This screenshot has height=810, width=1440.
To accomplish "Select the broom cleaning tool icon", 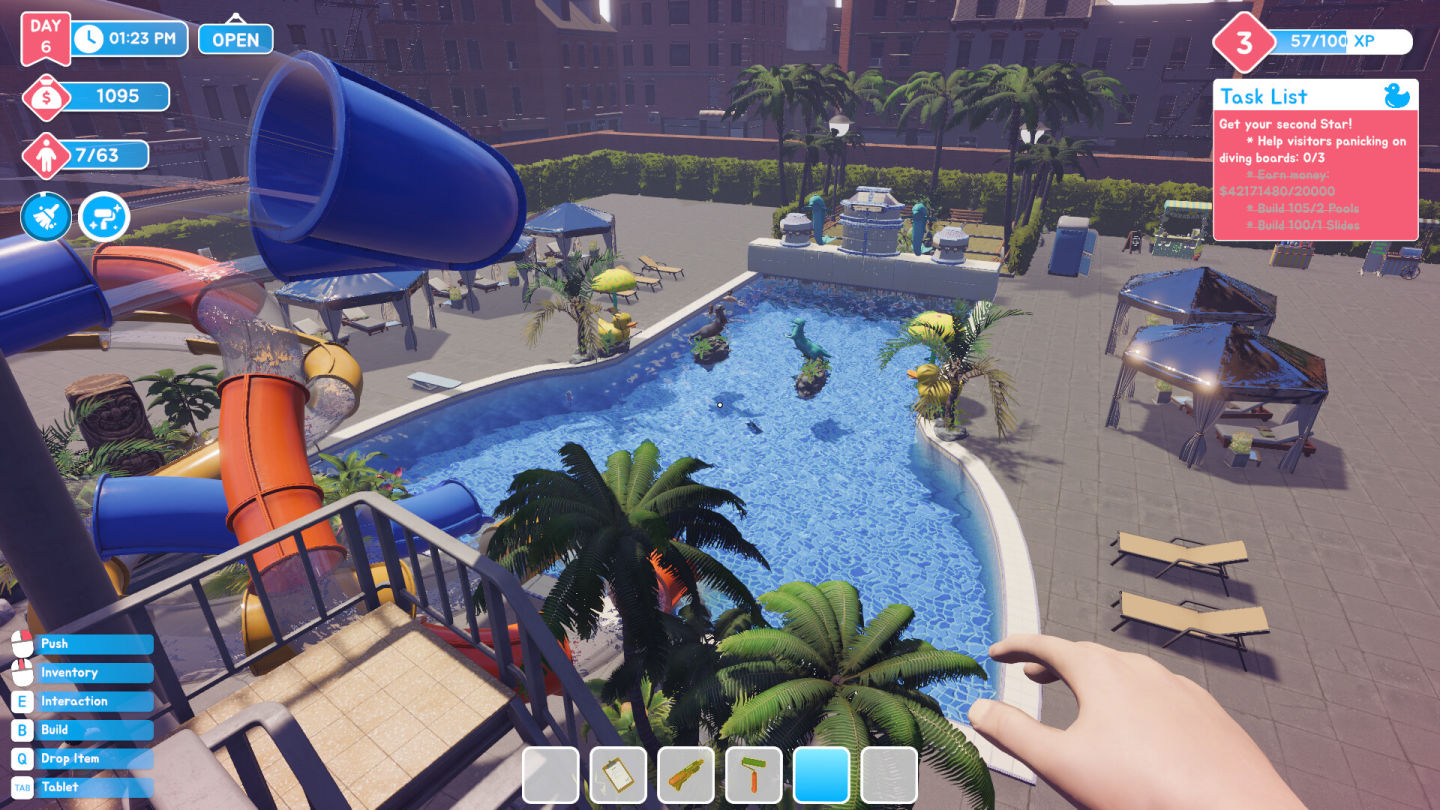I will (45, 217).
